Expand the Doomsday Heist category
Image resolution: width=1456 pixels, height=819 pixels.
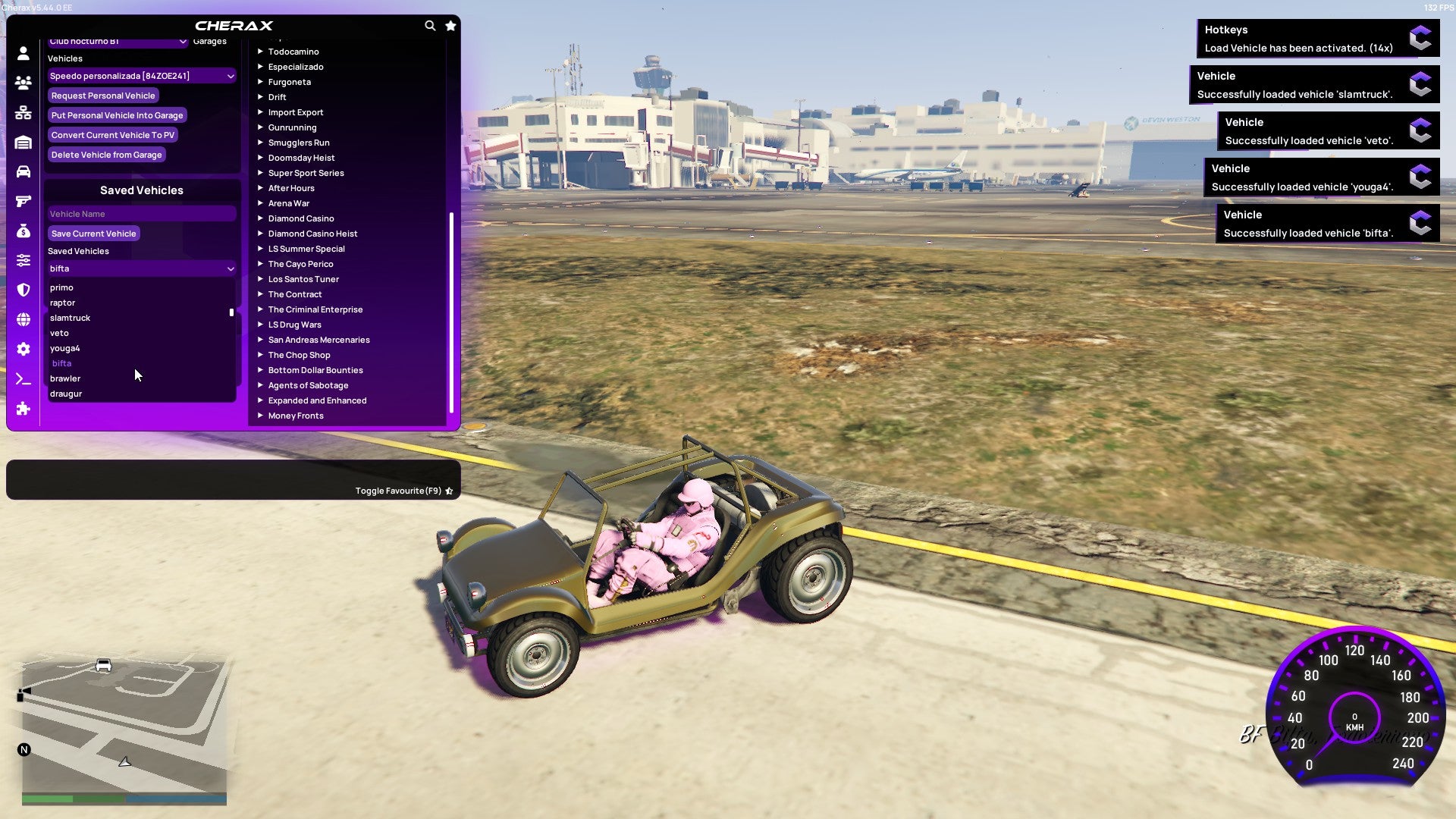(x=300, y=158)
